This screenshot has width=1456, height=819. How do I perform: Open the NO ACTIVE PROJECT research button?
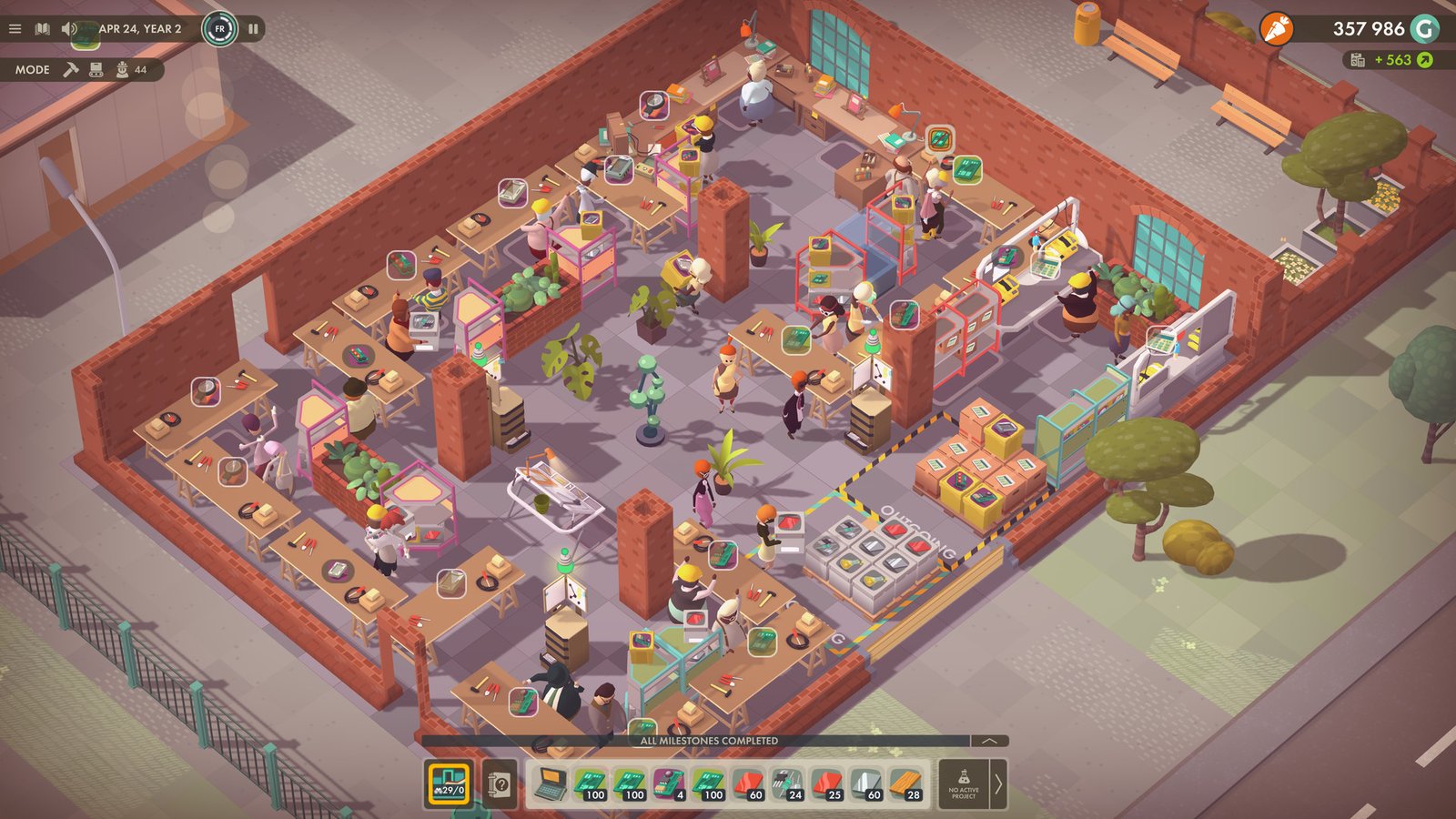pos(965,784)
